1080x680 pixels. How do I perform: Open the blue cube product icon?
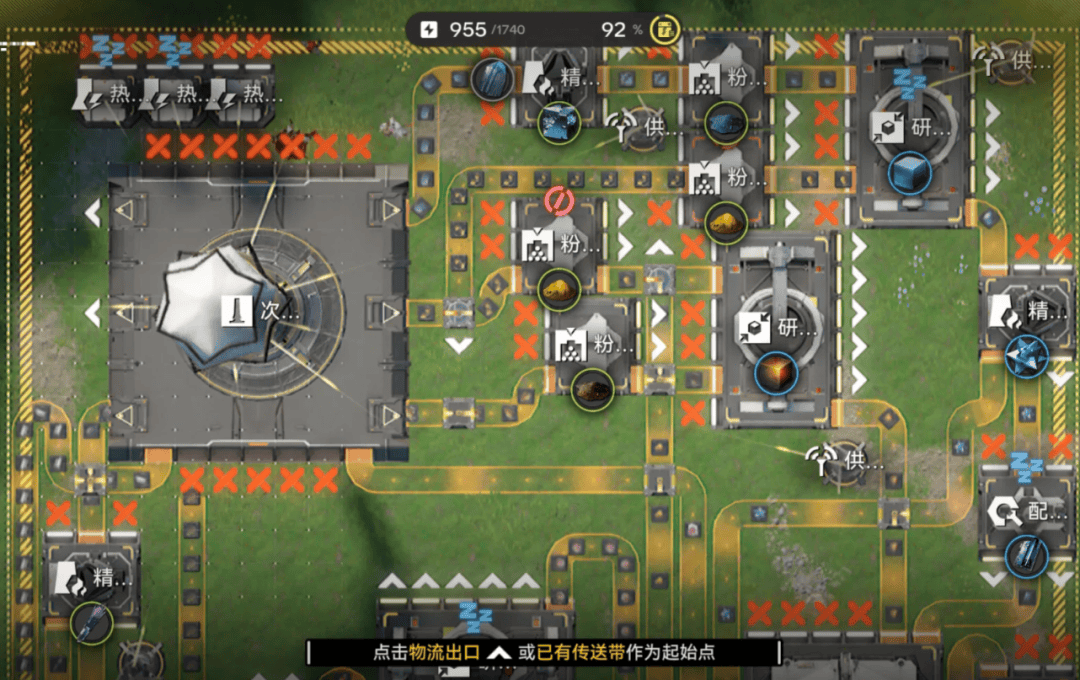(x=909, y=172)
